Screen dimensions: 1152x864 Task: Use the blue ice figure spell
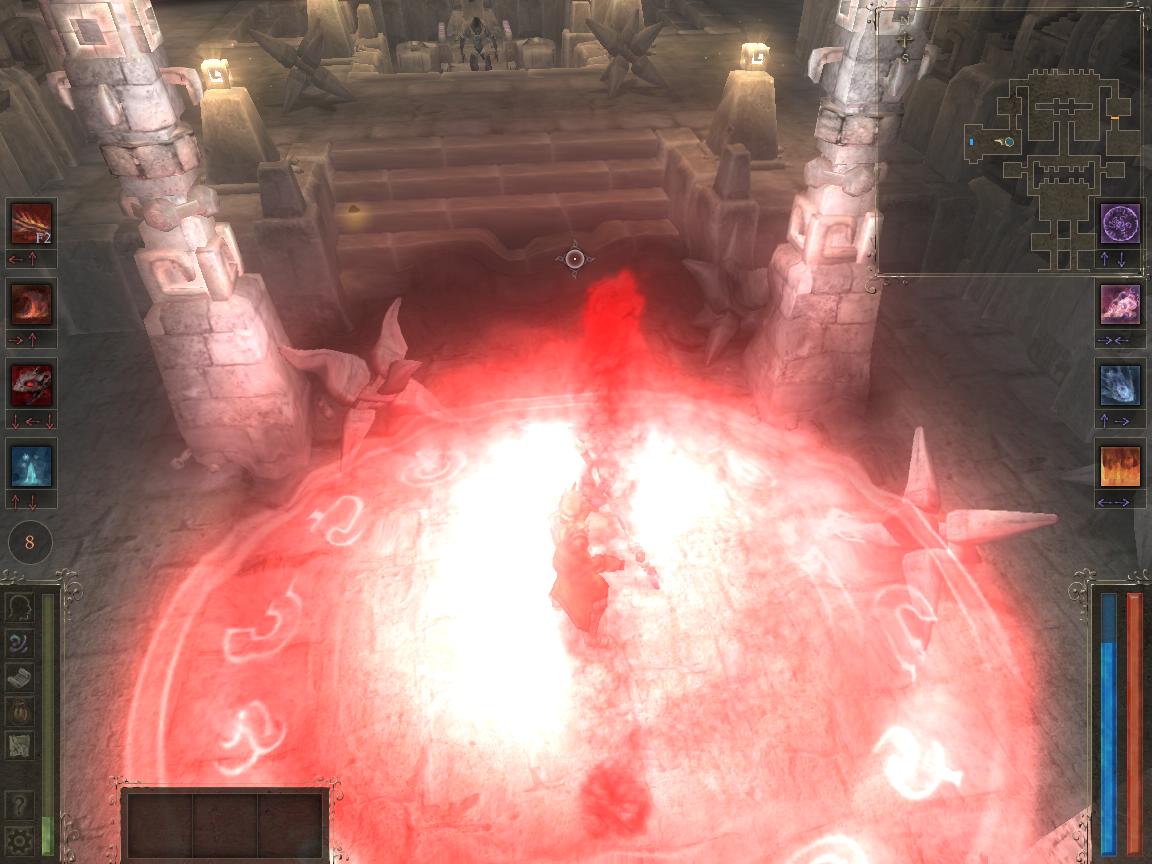pos(31,465)
